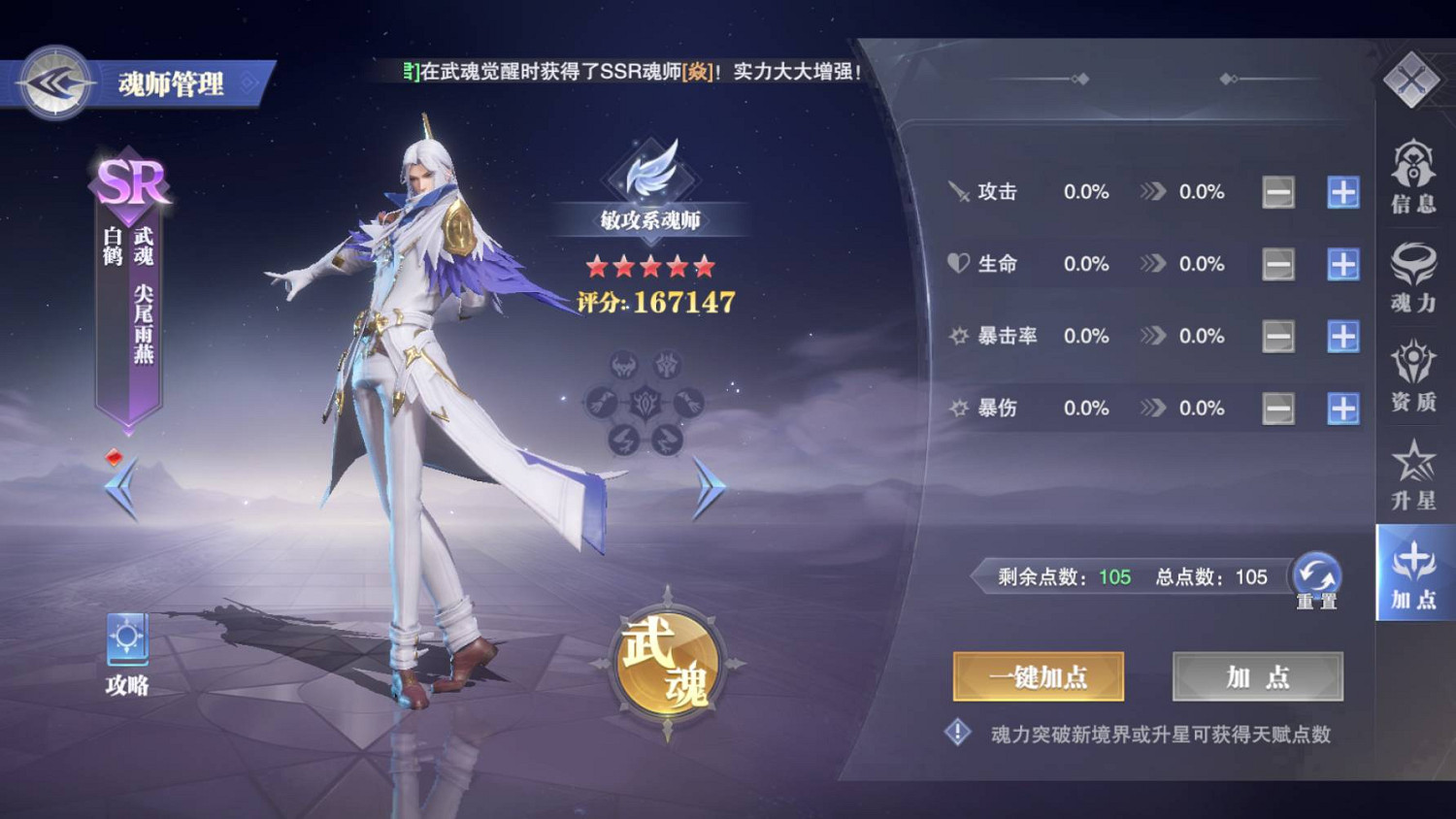Increase 暴击率 with its plus button

pyautogui.click(x=1342, y=336)
